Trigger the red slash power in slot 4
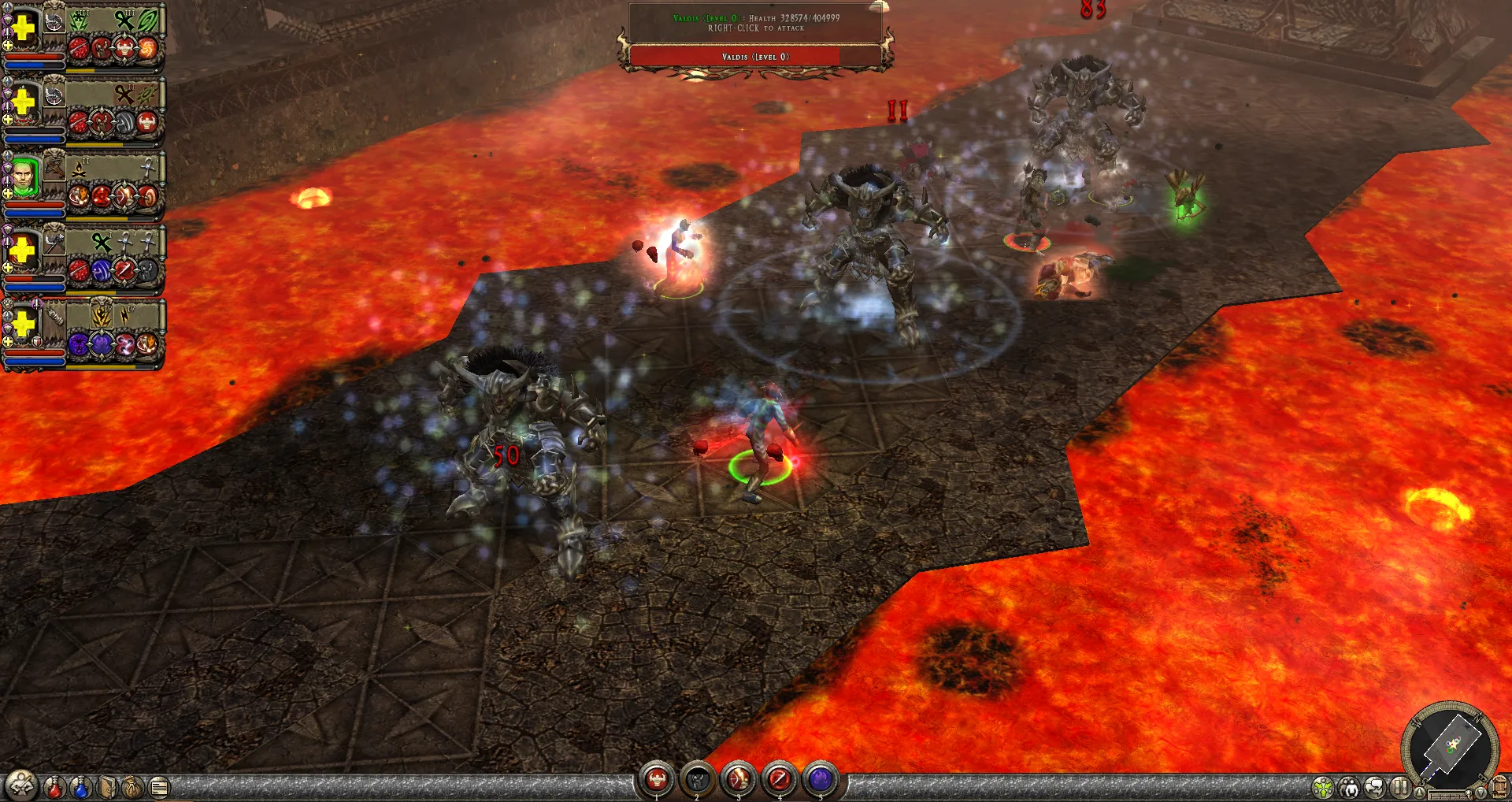 (x=780, y=779)
